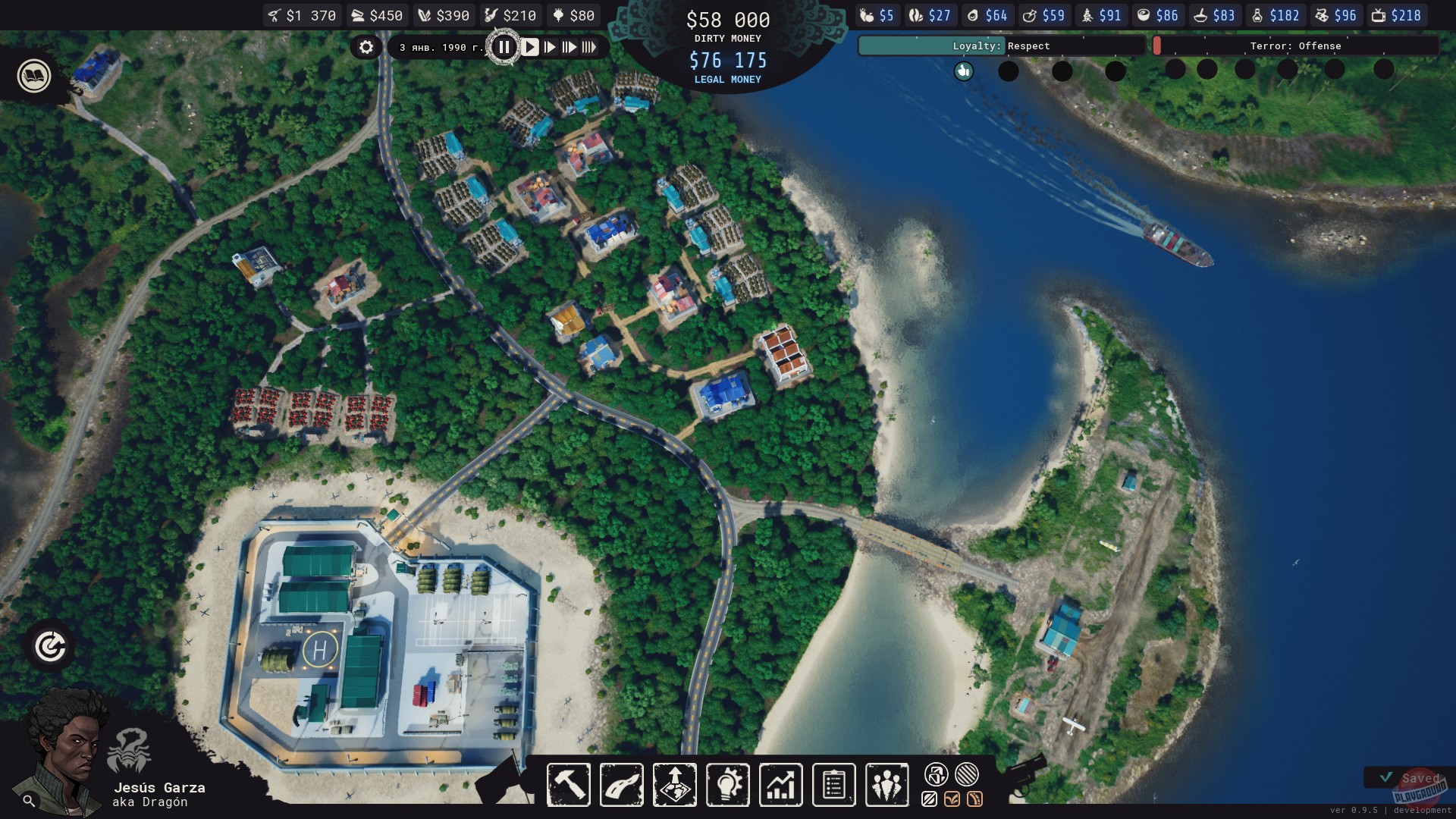Image resolution: width=1456 pixels, height=819 pixels.
Task: Open the build menu hammer icon
Action: (569, 785)
